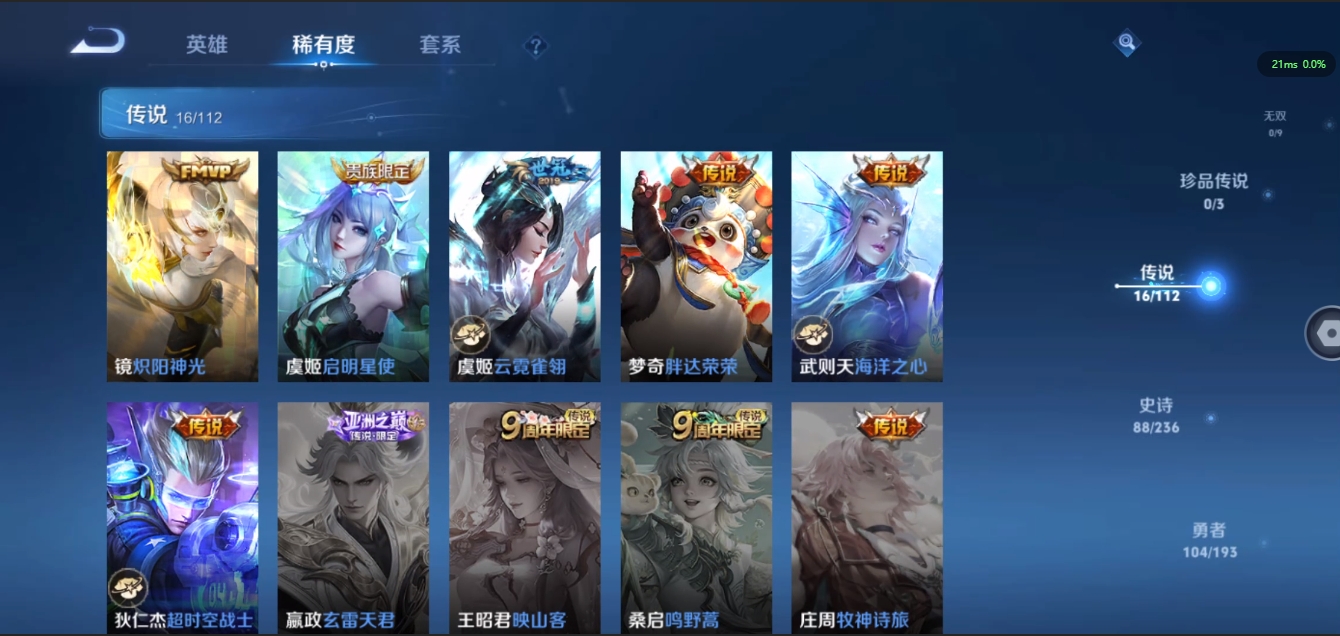Choose the 王昭君 映山客 skin card

point(525,517)
